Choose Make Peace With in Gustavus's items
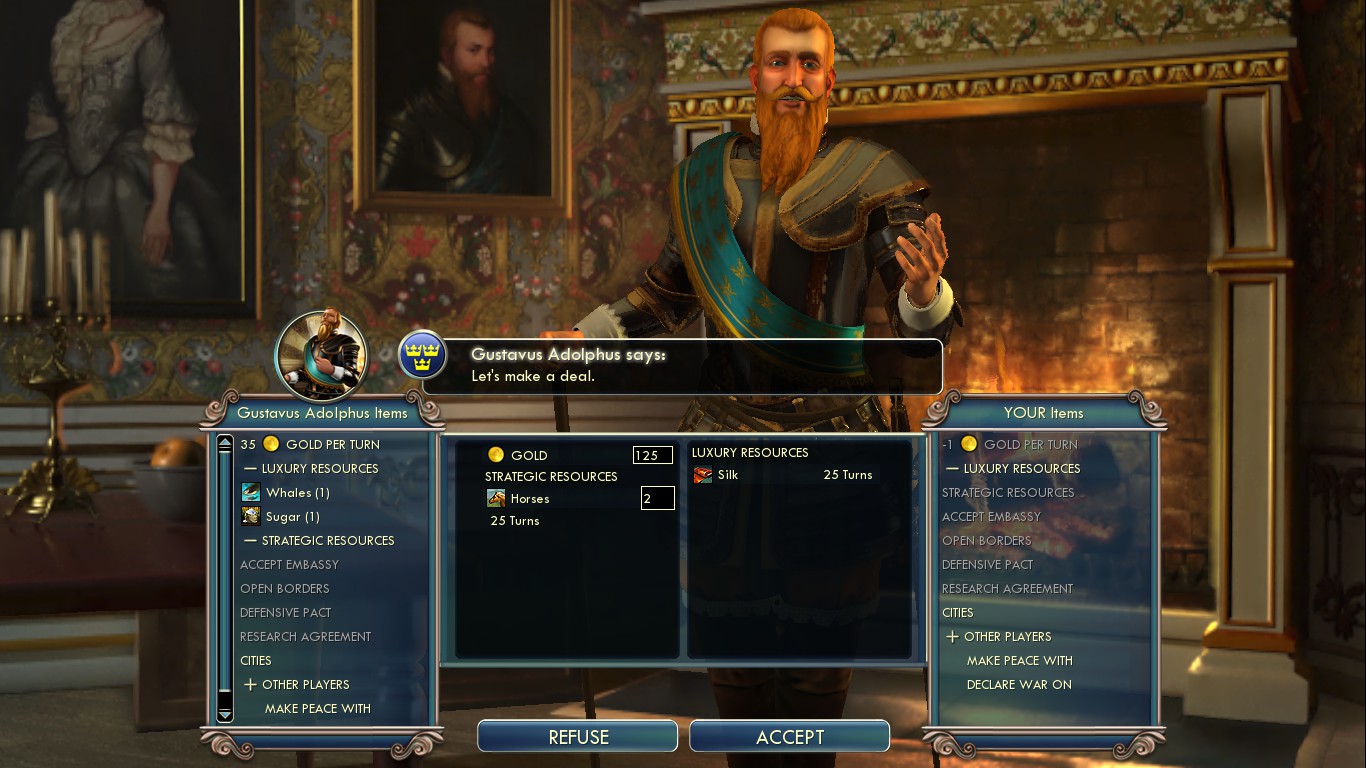The height and width of the screenshot is (768, 1366). pos(317,708)
